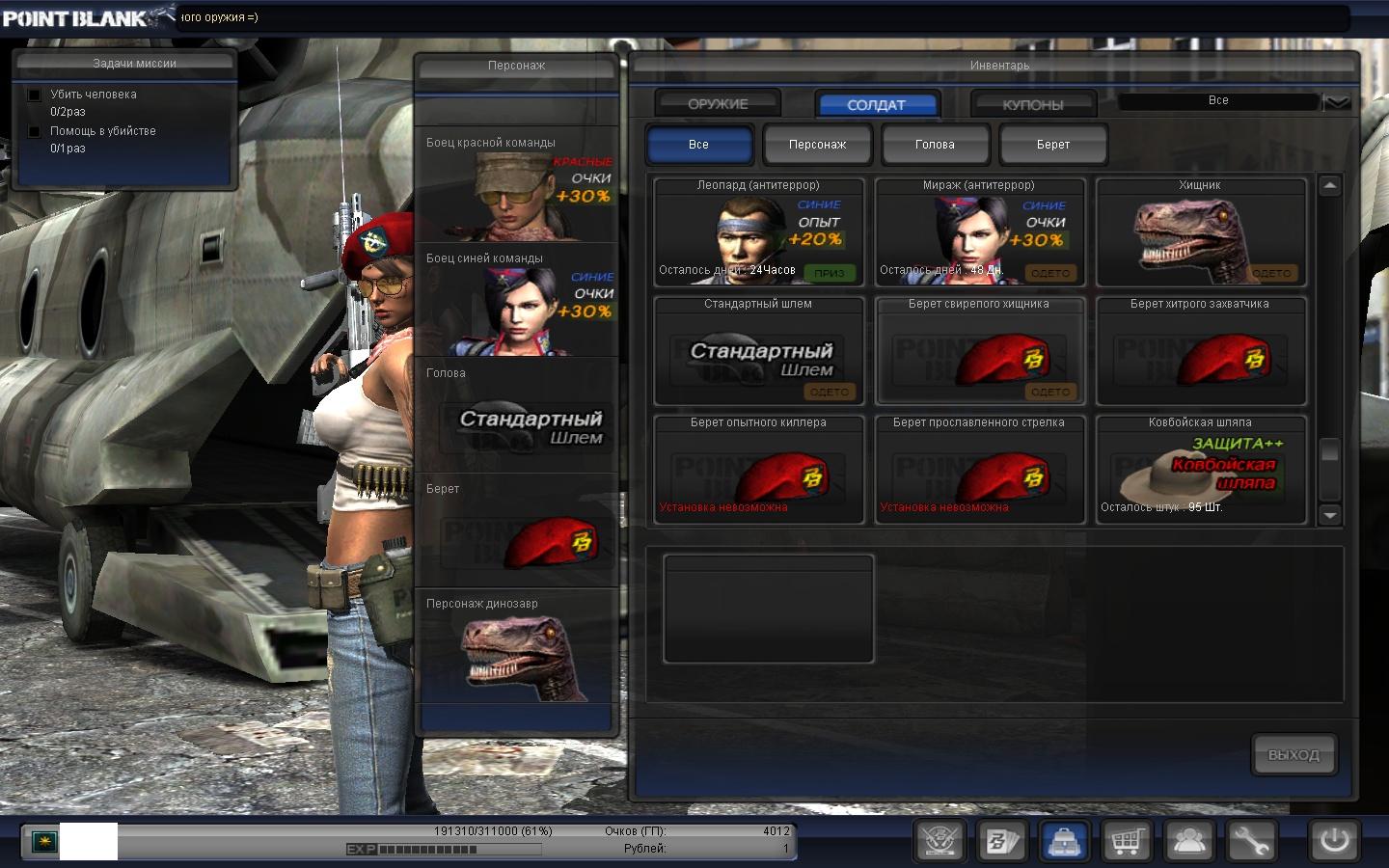Switch to the ОРУЖИЕ tab
Screen dimensions: 1389x868
tap(718, 103)
